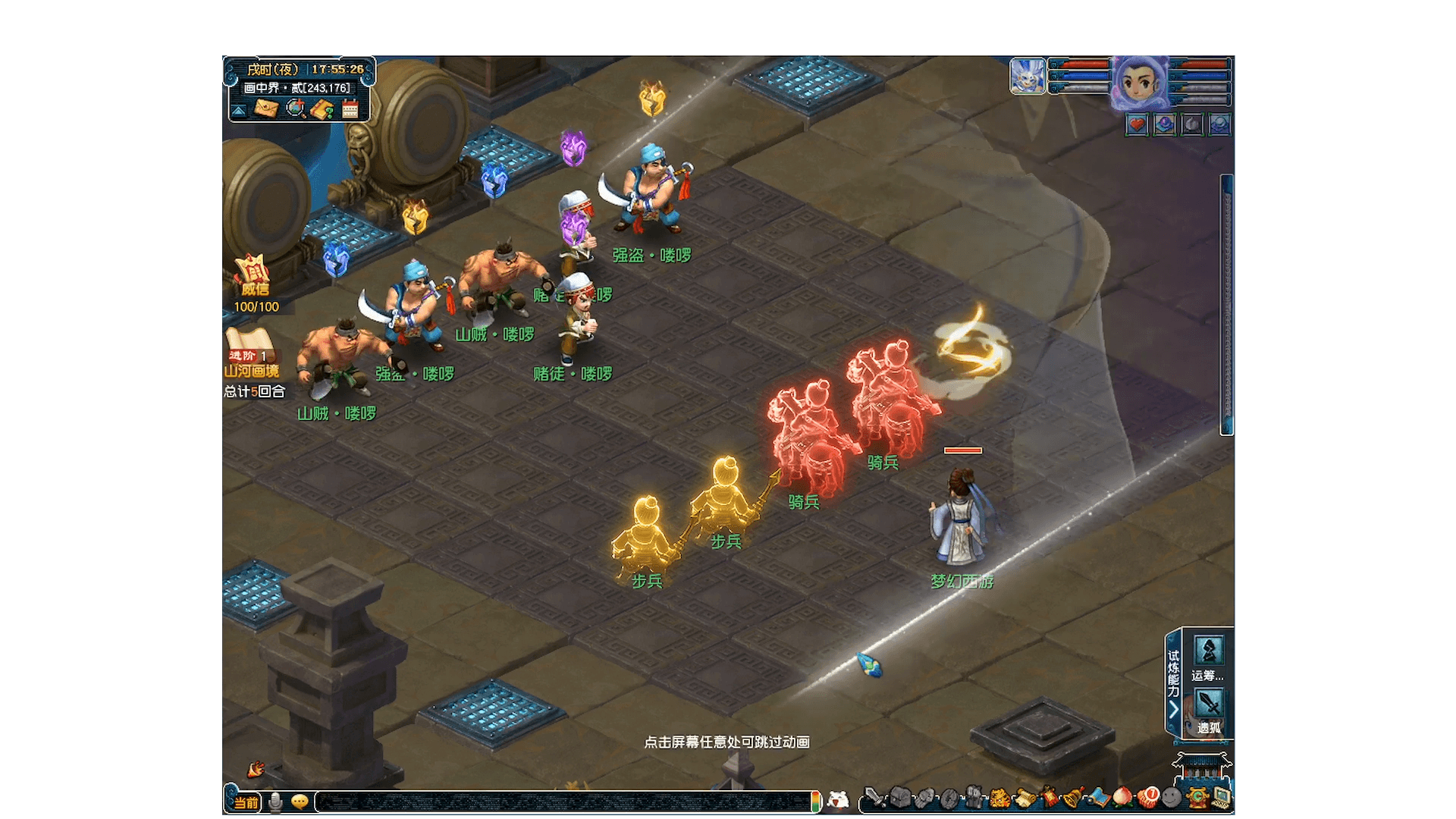Select the red heart status icon

click(x=1136, y=124)
